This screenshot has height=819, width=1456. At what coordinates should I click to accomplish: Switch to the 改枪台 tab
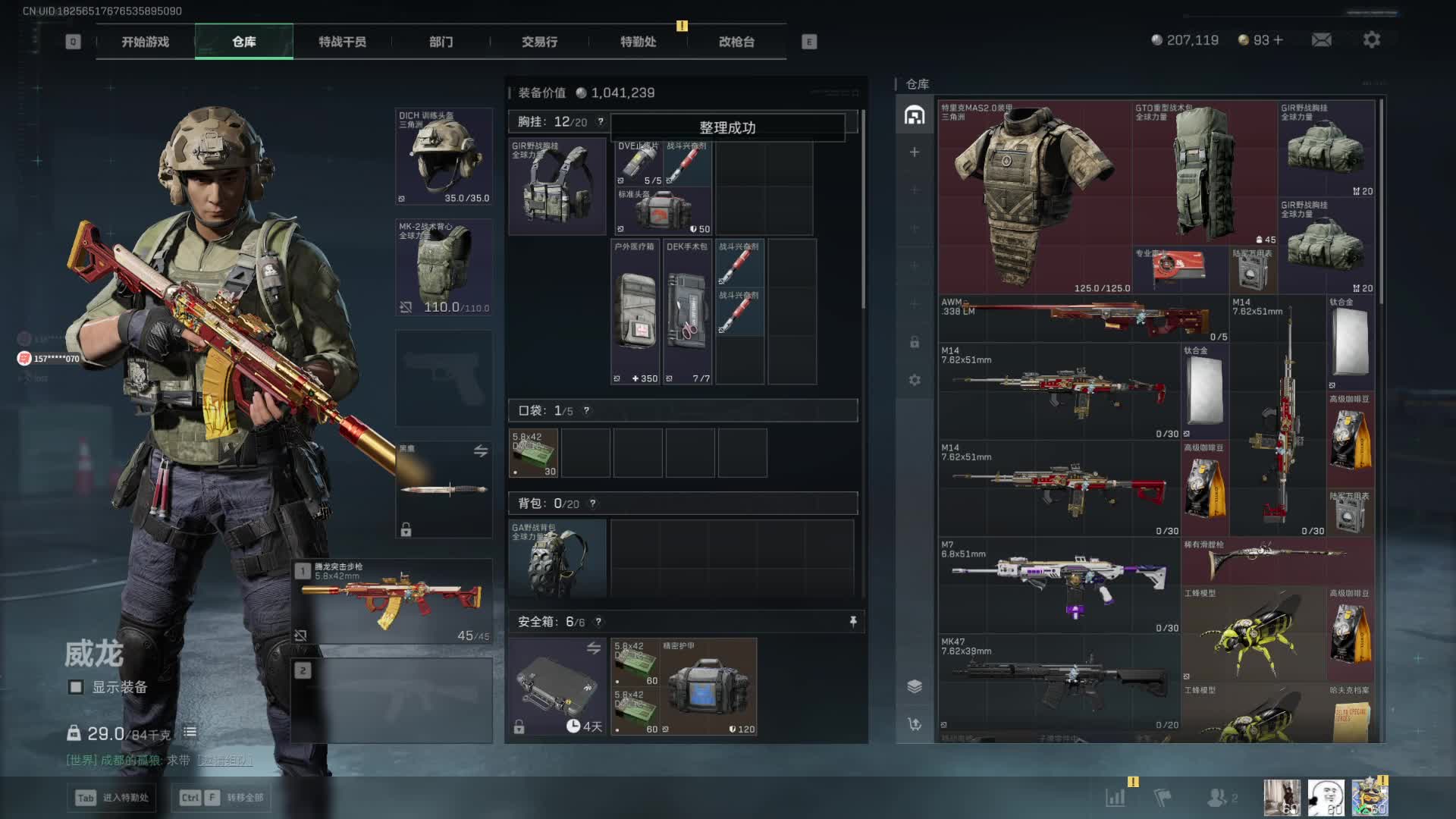coord(736,42)
